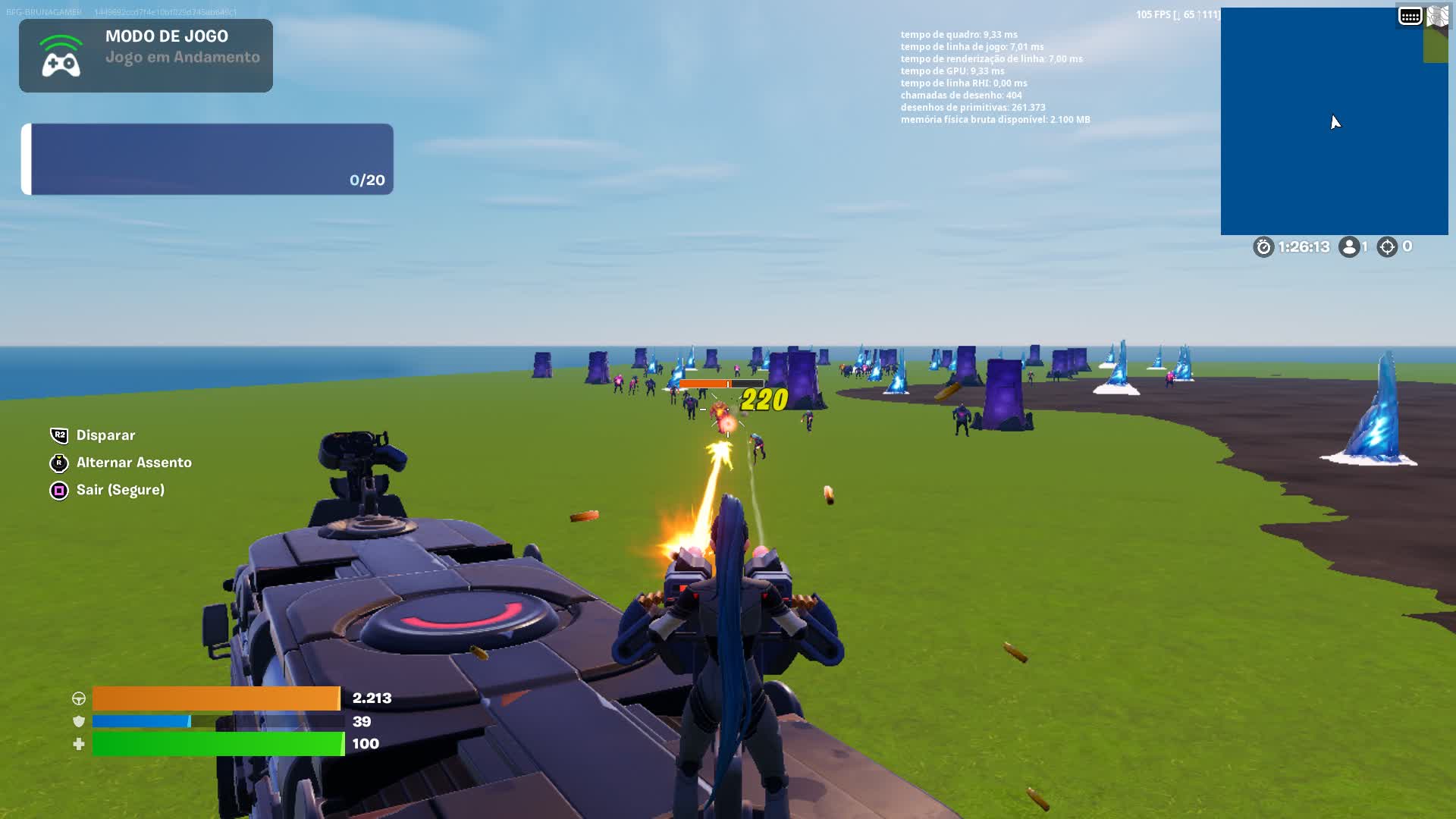Select the Alternar Assento text label

(133, 463)
